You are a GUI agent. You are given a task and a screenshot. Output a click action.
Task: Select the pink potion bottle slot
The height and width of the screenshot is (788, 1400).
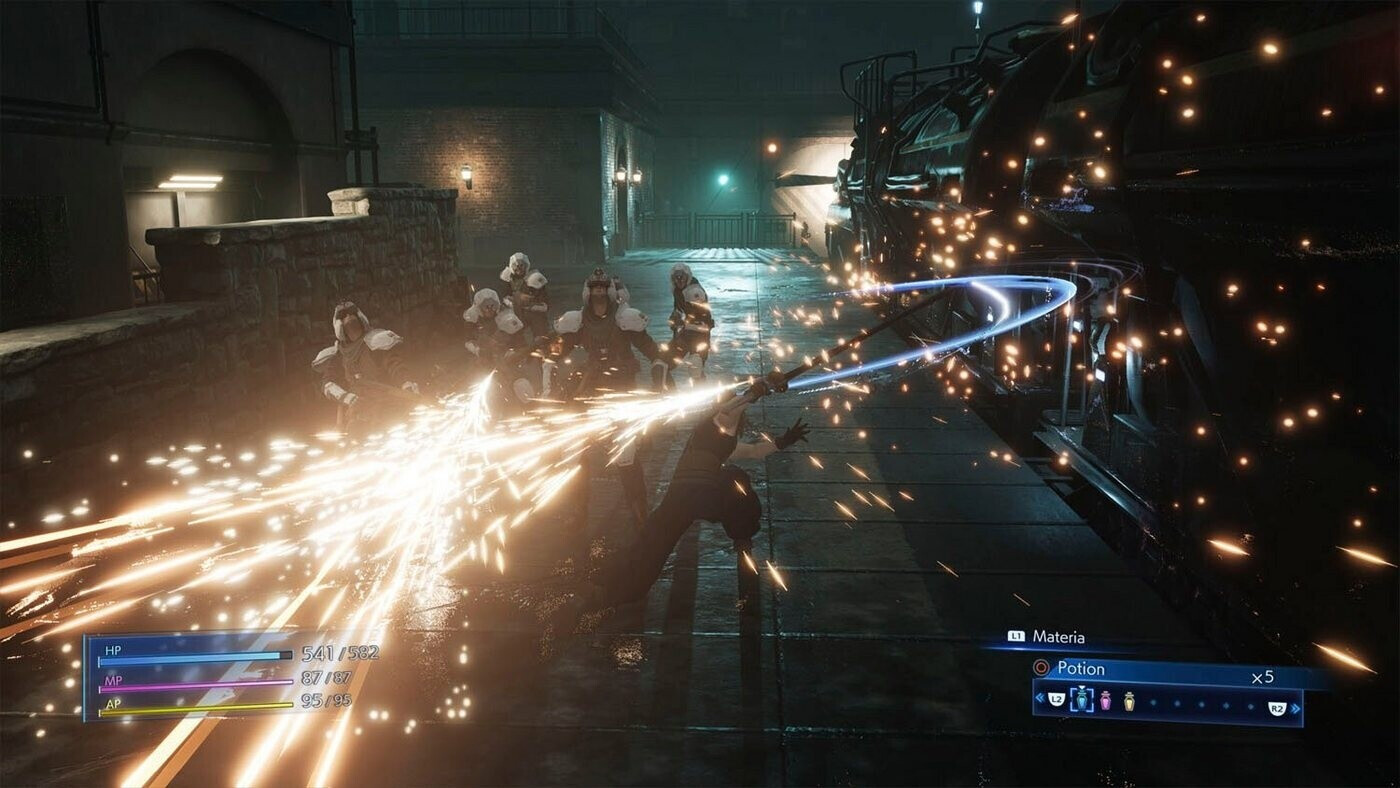point(1106,701)
